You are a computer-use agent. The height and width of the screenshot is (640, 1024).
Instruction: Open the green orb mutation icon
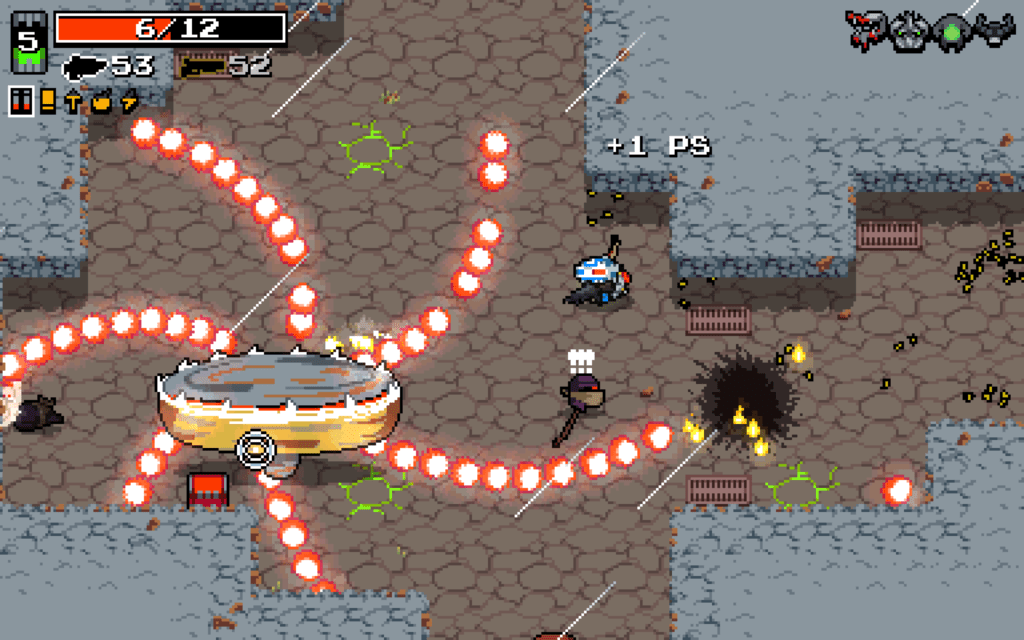click(x=950, y=30)
